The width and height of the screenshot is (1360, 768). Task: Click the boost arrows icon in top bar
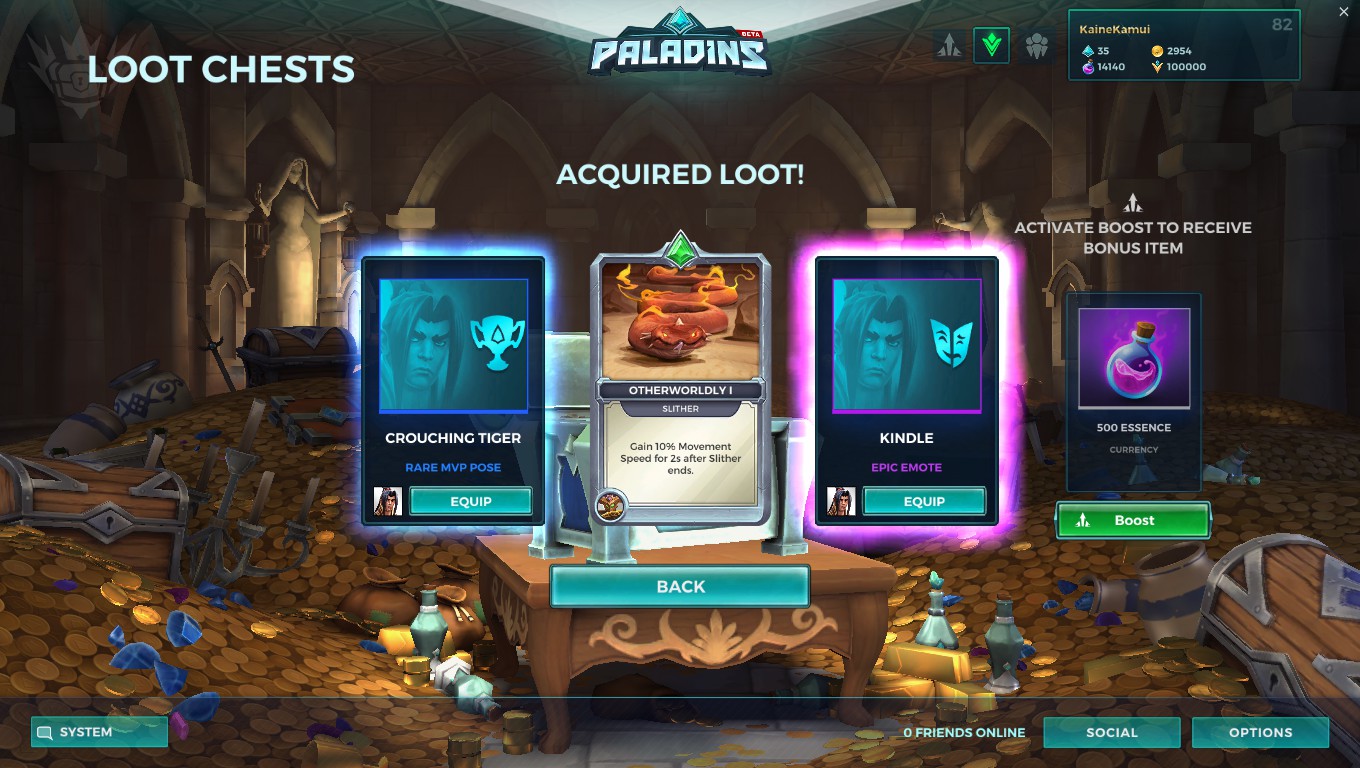pyautogui.click(x=948, y=44)
